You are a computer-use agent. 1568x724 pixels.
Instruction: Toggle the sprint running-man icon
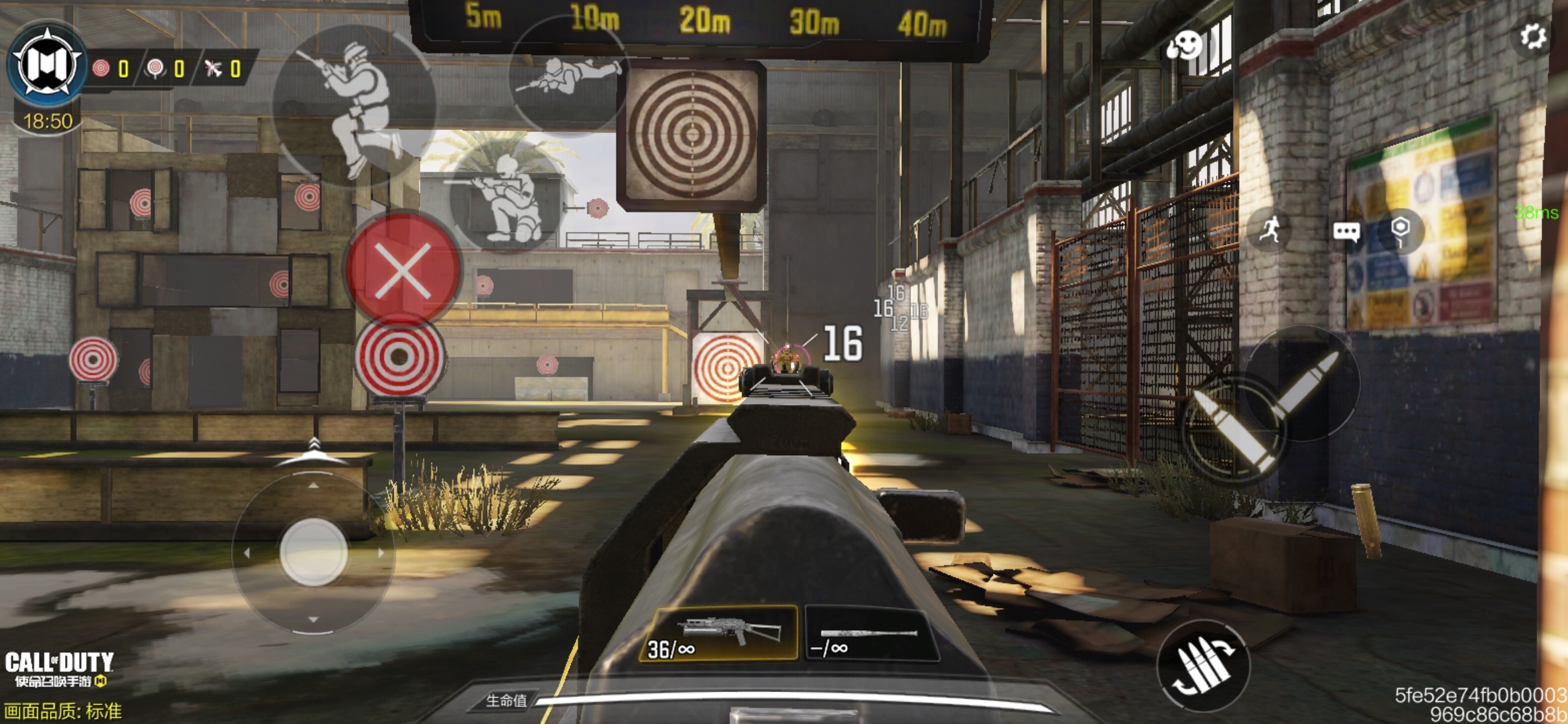[1269, 230]
